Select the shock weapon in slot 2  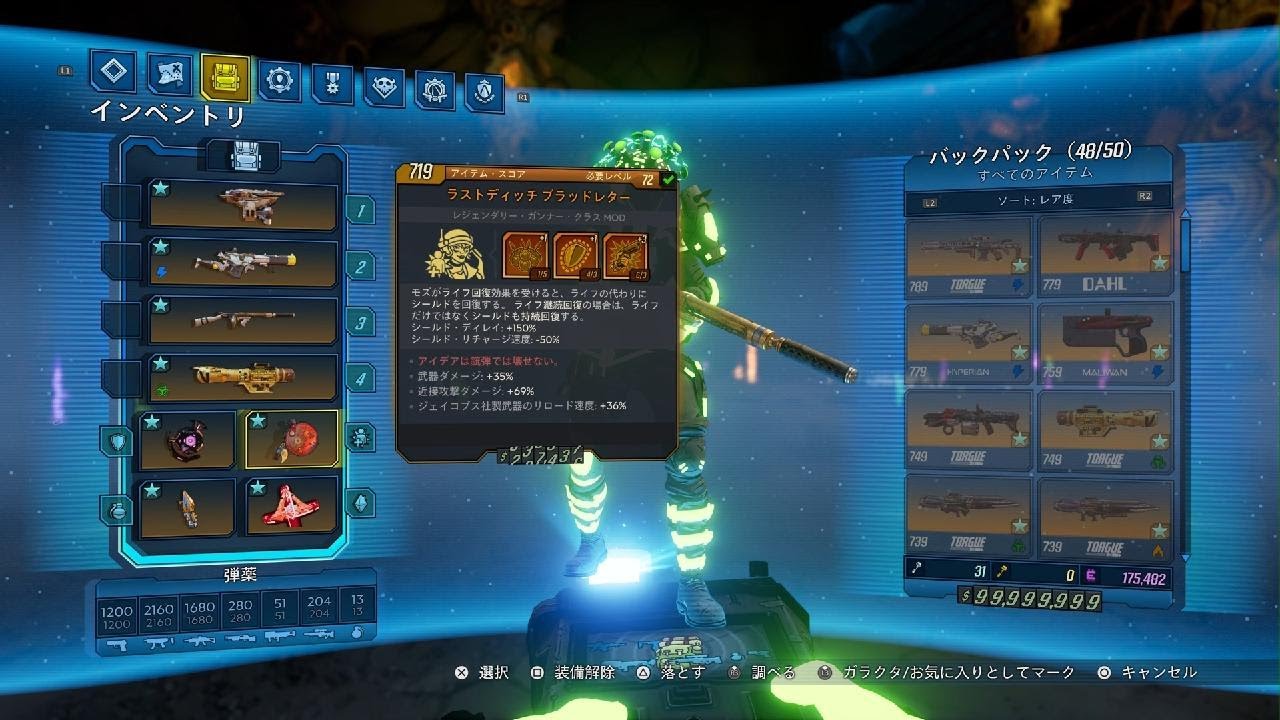(243, 262)
